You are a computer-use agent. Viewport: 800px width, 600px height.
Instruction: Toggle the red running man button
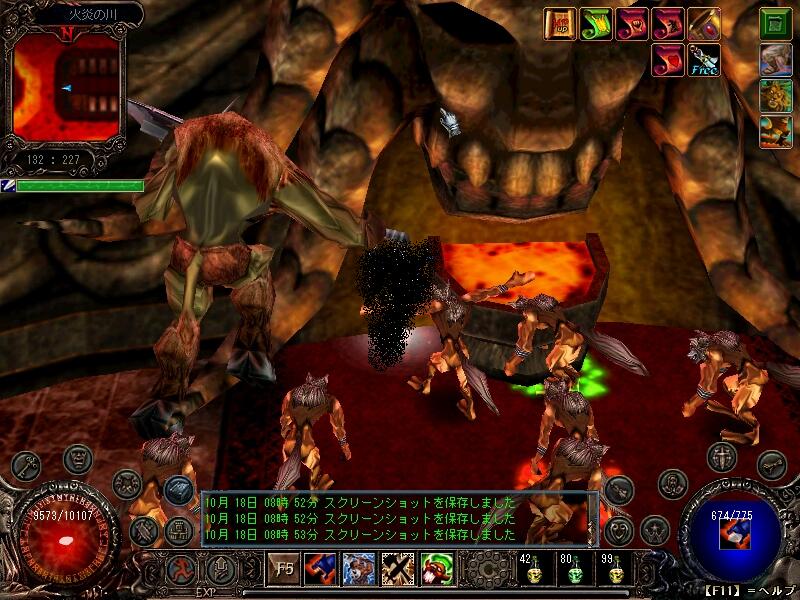[x=181, y=570]
